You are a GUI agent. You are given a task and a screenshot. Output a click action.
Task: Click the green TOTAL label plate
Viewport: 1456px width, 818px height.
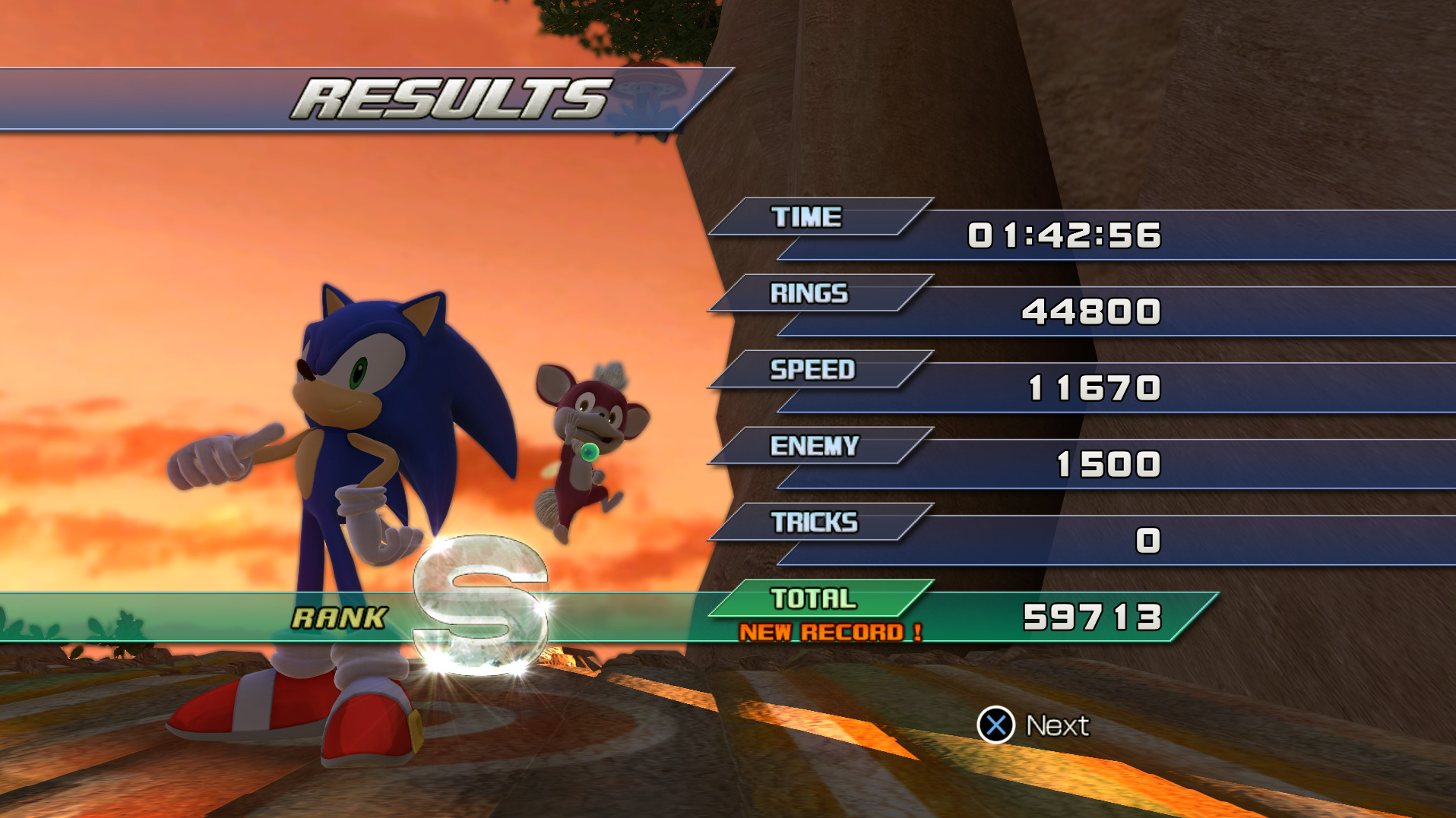(817, 599)
